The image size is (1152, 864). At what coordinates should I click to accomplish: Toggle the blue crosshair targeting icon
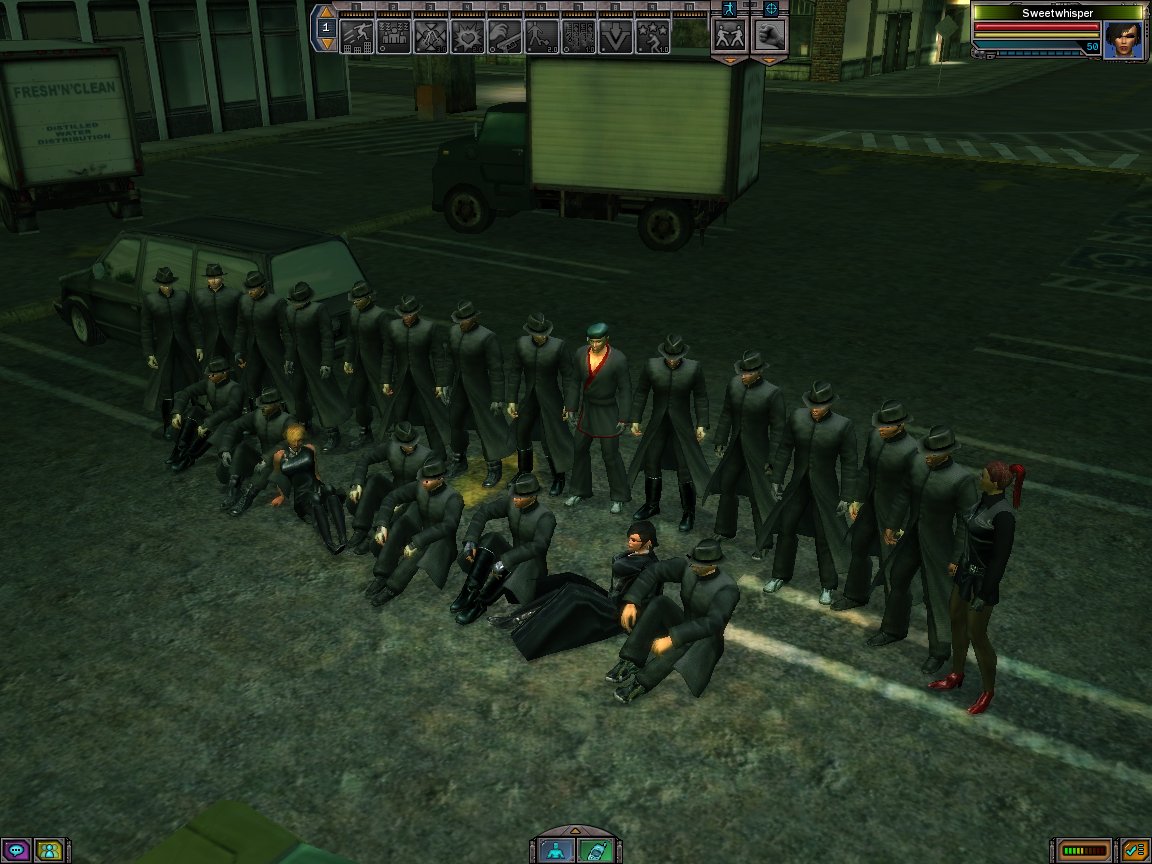pos(770,8)
